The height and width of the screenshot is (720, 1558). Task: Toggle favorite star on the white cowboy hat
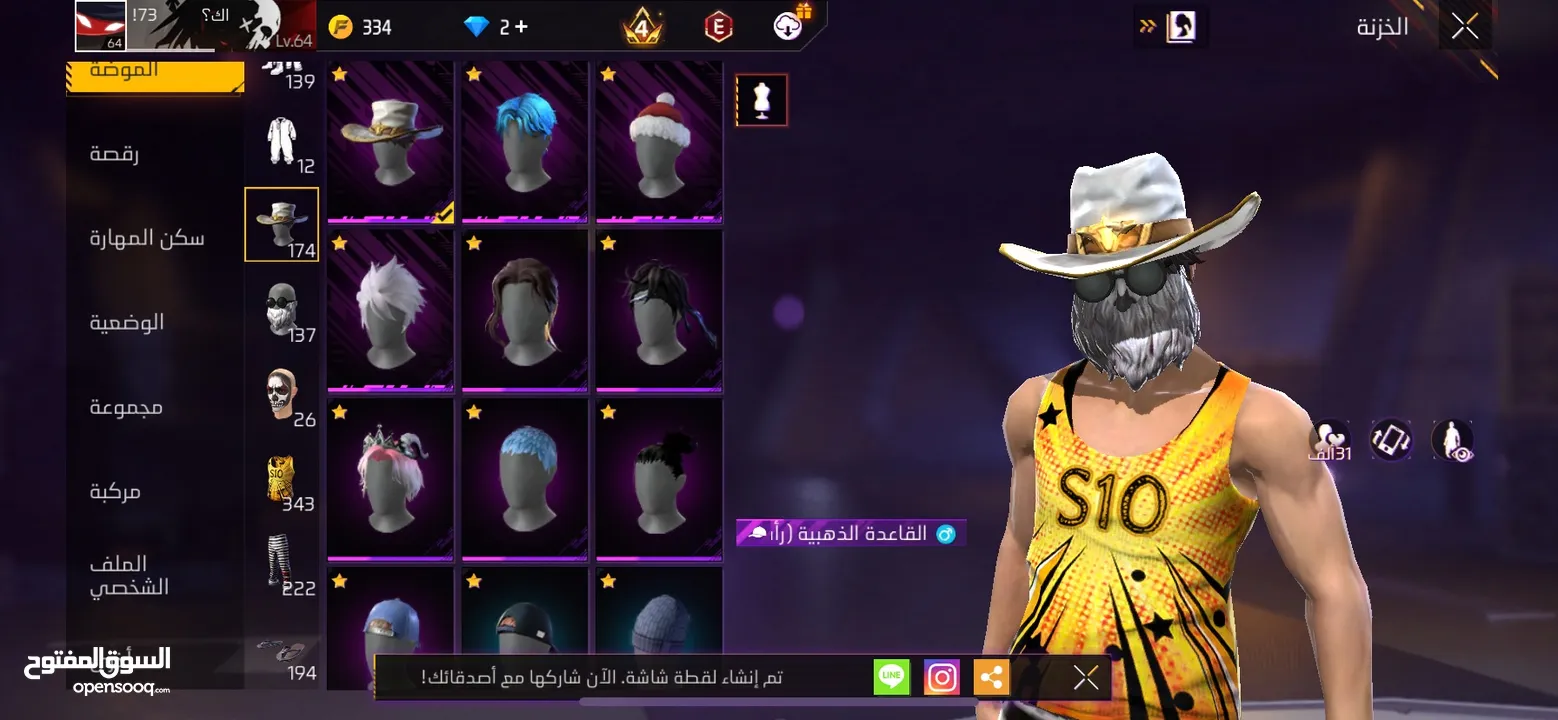(x=338, y=73)
